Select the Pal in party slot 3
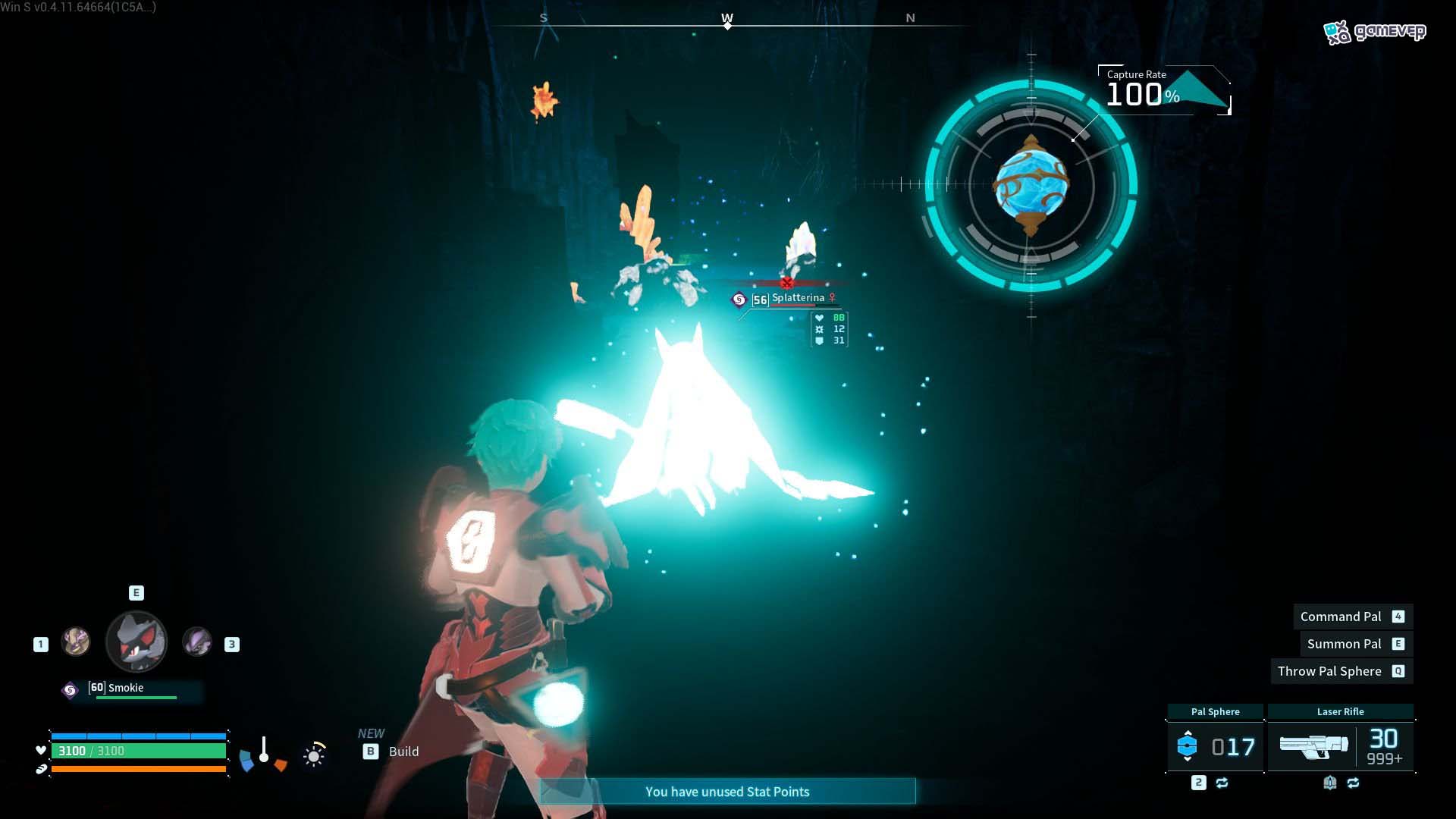 coord(199,643)
